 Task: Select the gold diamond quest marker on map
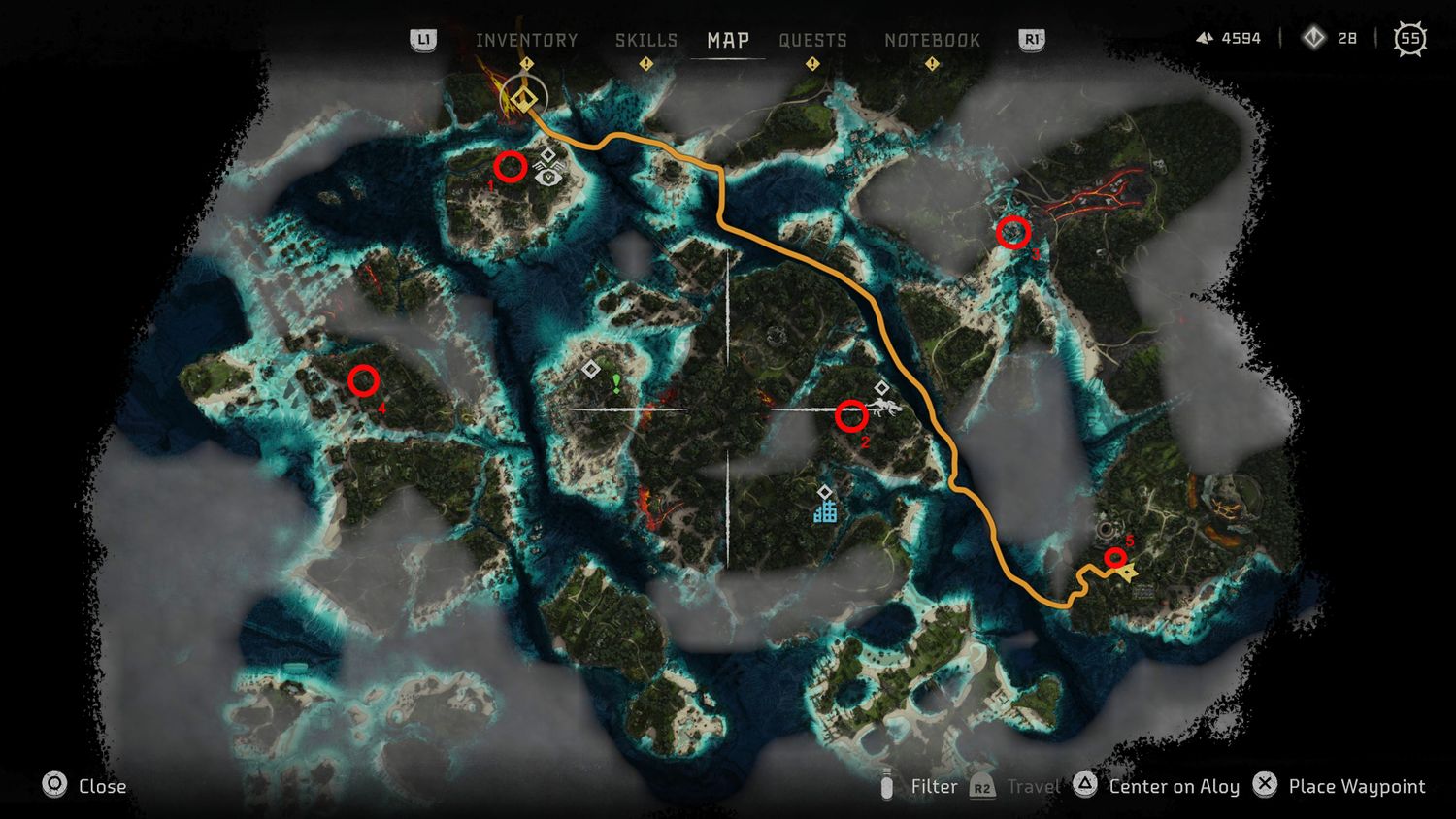525,98
